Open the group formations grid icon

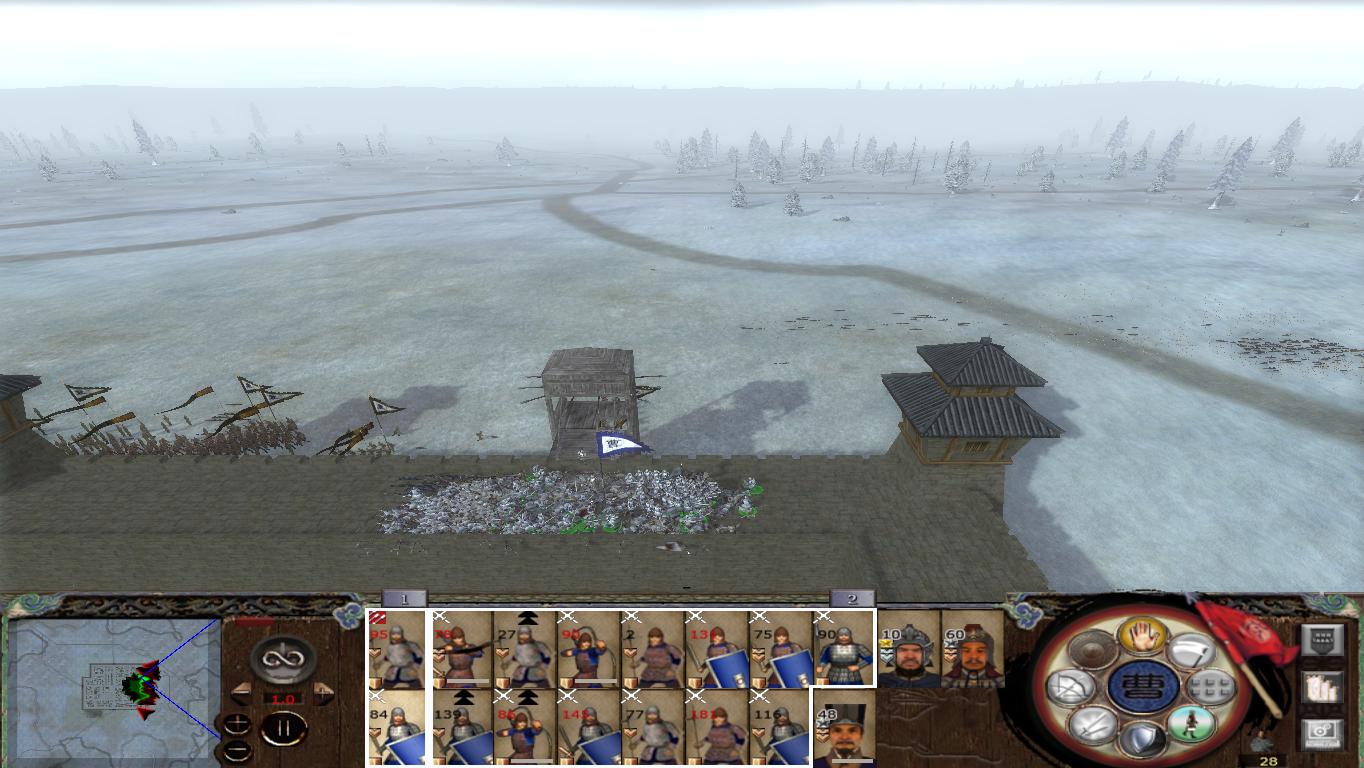coord(1209,686)
